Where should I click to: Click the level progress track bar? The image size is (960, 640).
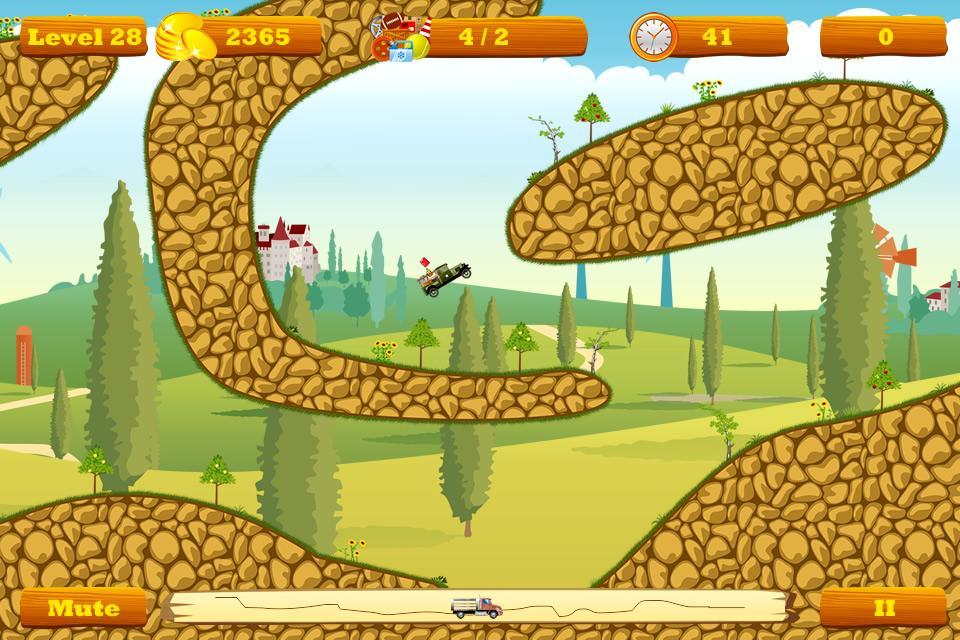[x=478, y=606]
